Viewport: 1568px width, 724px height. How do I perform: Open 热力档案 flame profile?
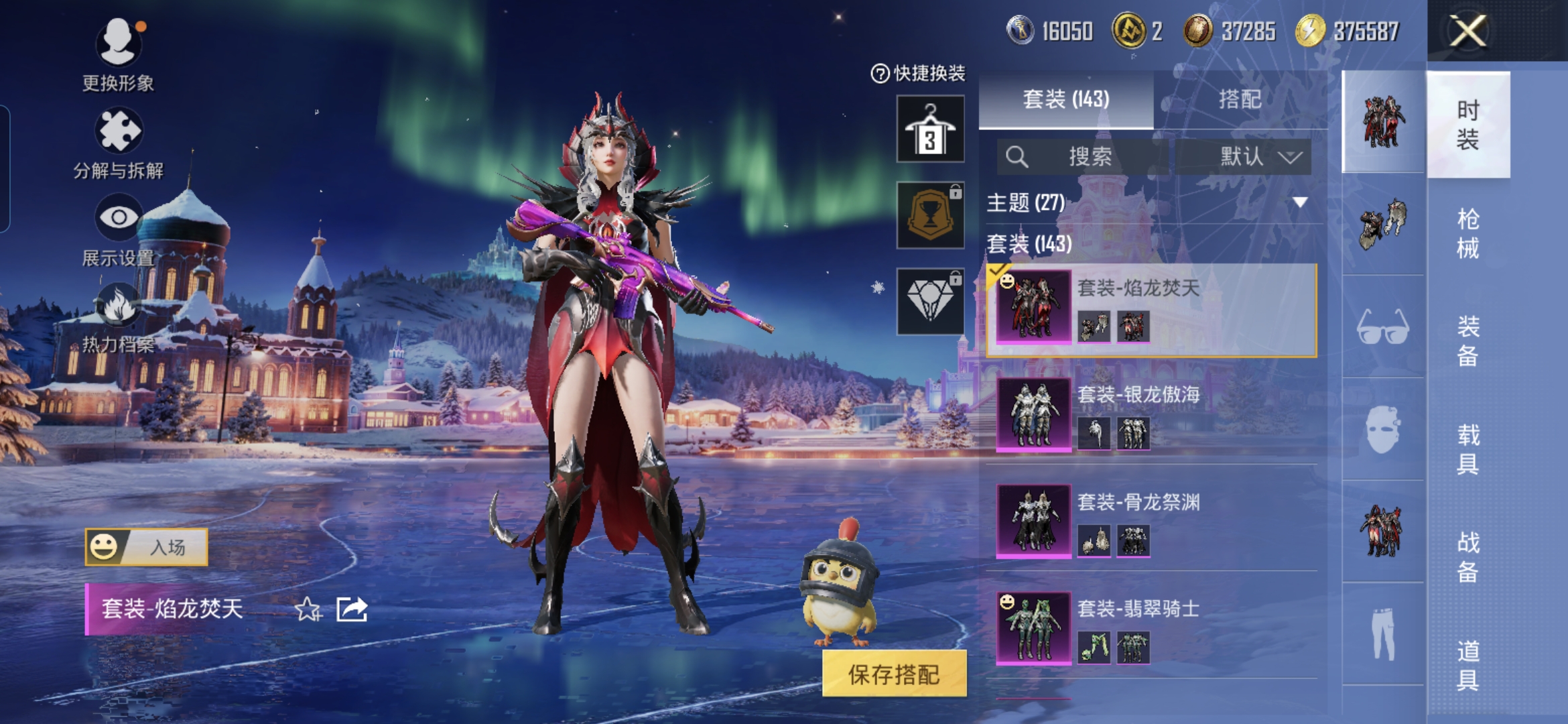(118, 316)
